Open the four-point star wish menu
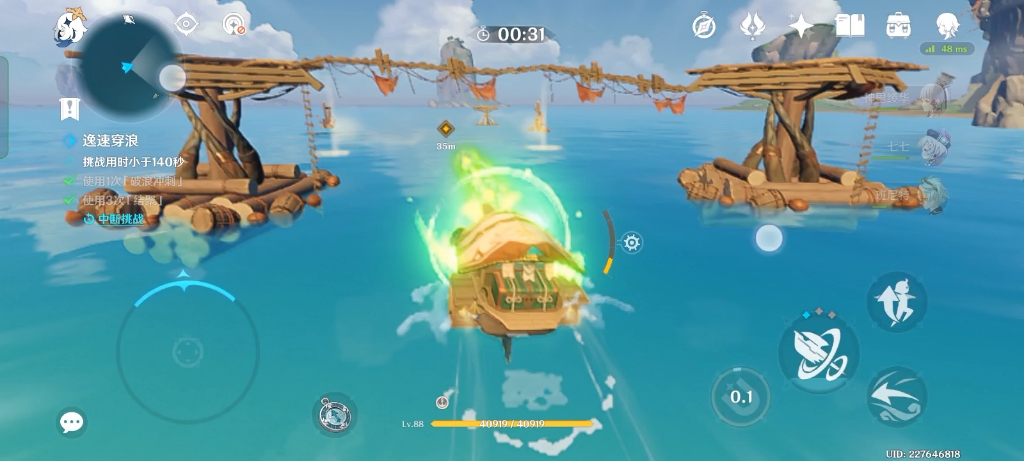Image resolution: width=1024 pixels, height=461 pixels. point(801,25)
